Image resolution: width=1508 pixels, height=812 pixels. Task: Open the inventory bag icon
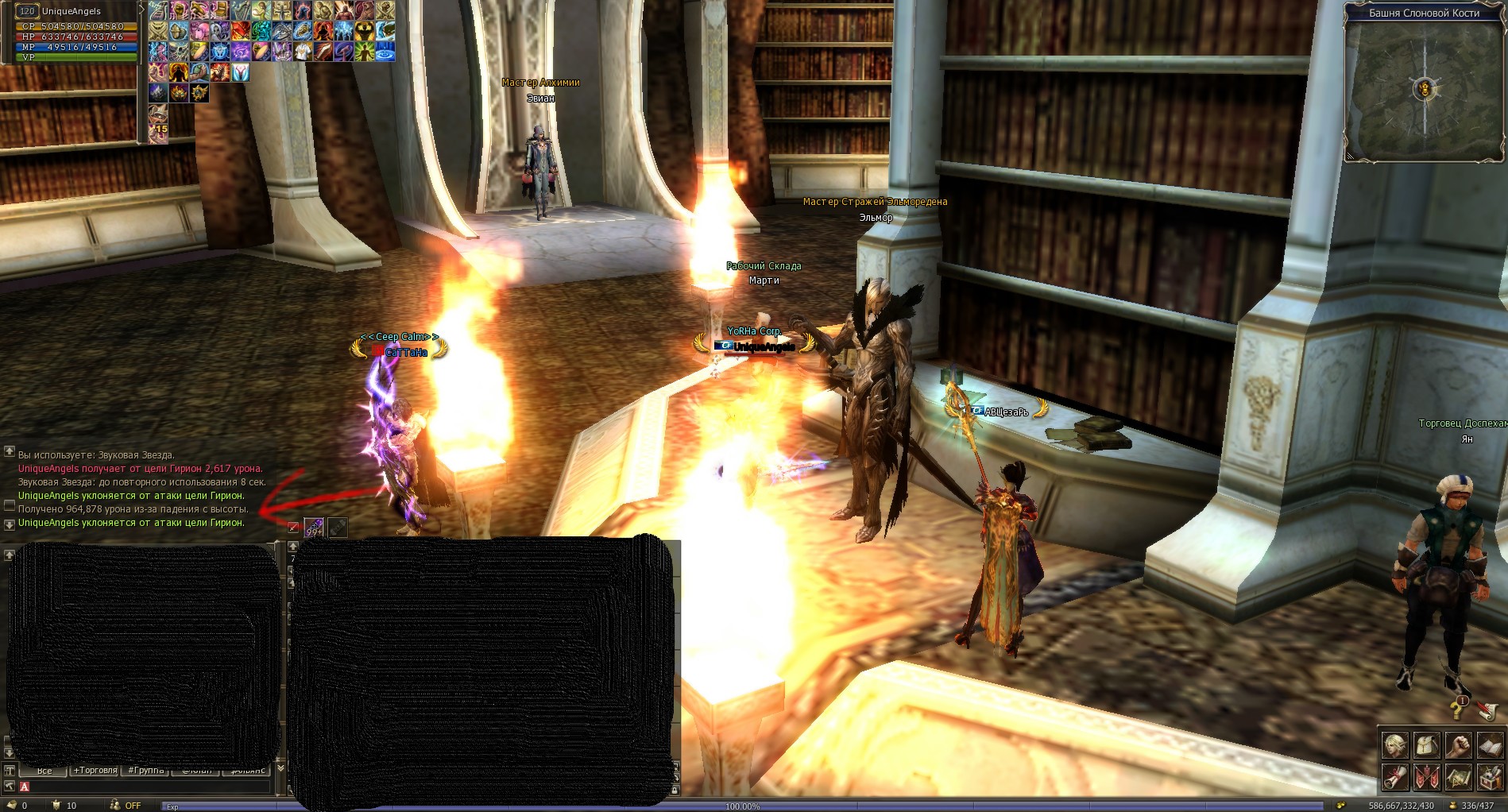pyautogui.click(x=1427, y=746)
